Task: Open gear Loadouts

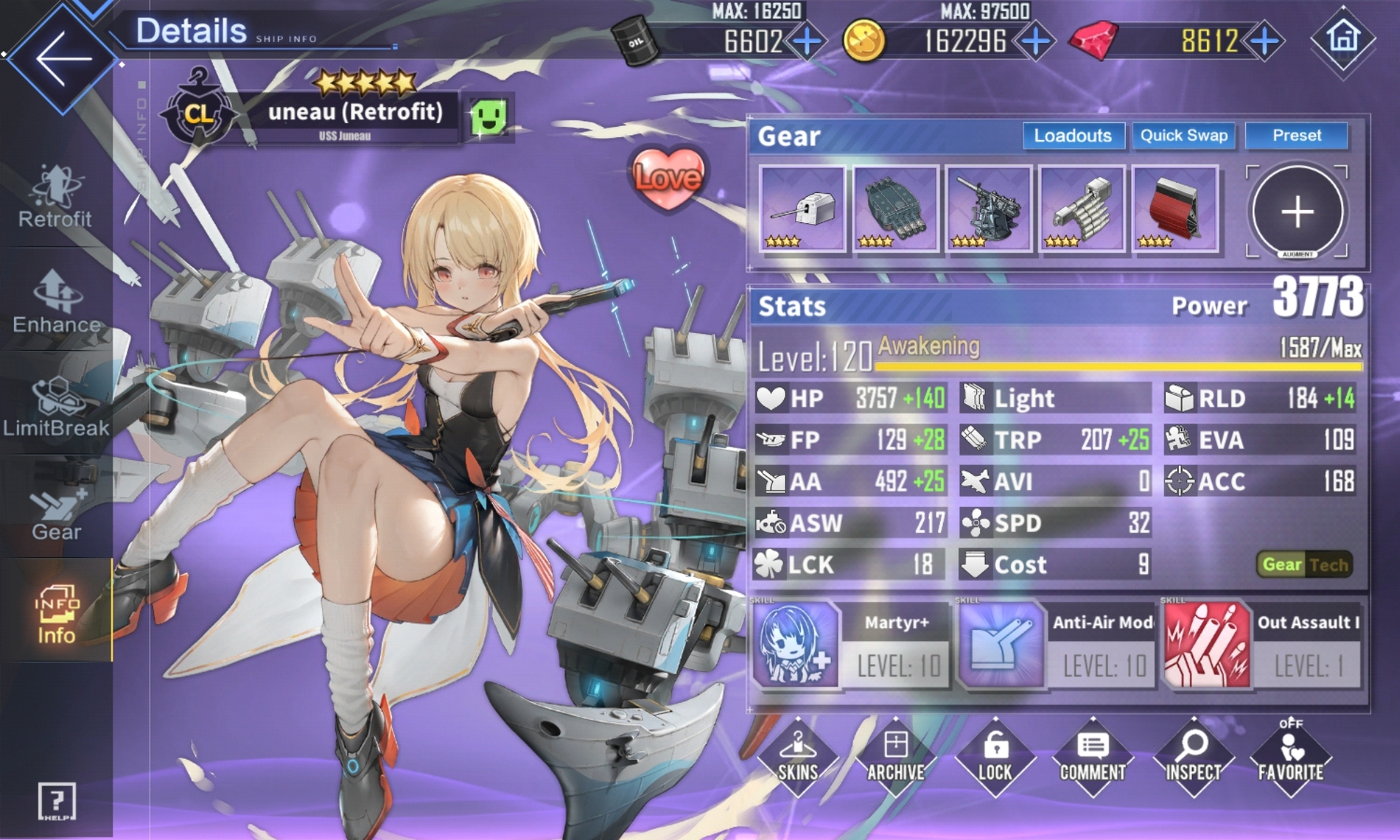Action: point(1072,136)
